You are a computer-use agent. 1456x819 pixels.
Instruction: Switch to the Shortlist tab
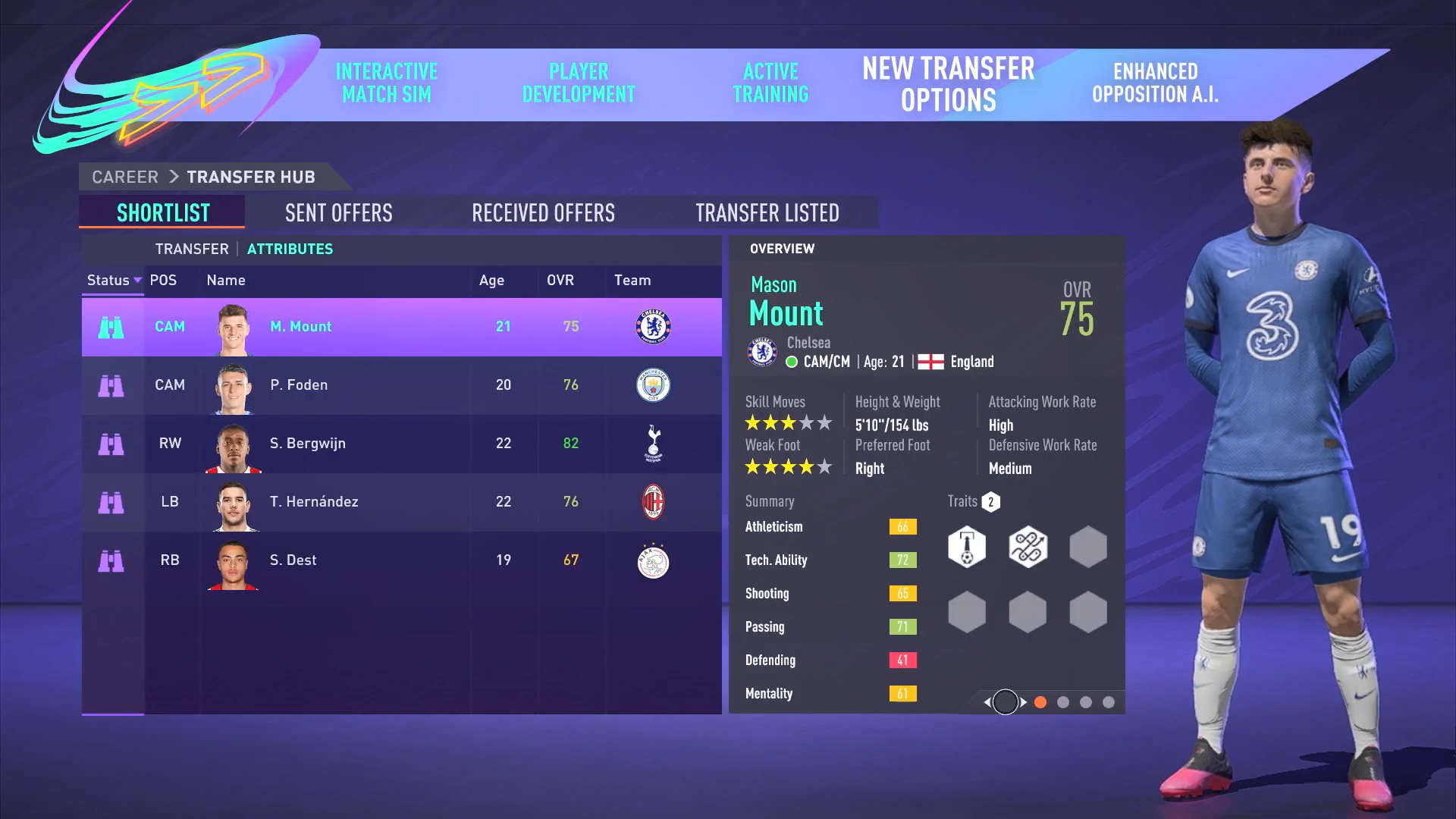click(x=163, y=213)
